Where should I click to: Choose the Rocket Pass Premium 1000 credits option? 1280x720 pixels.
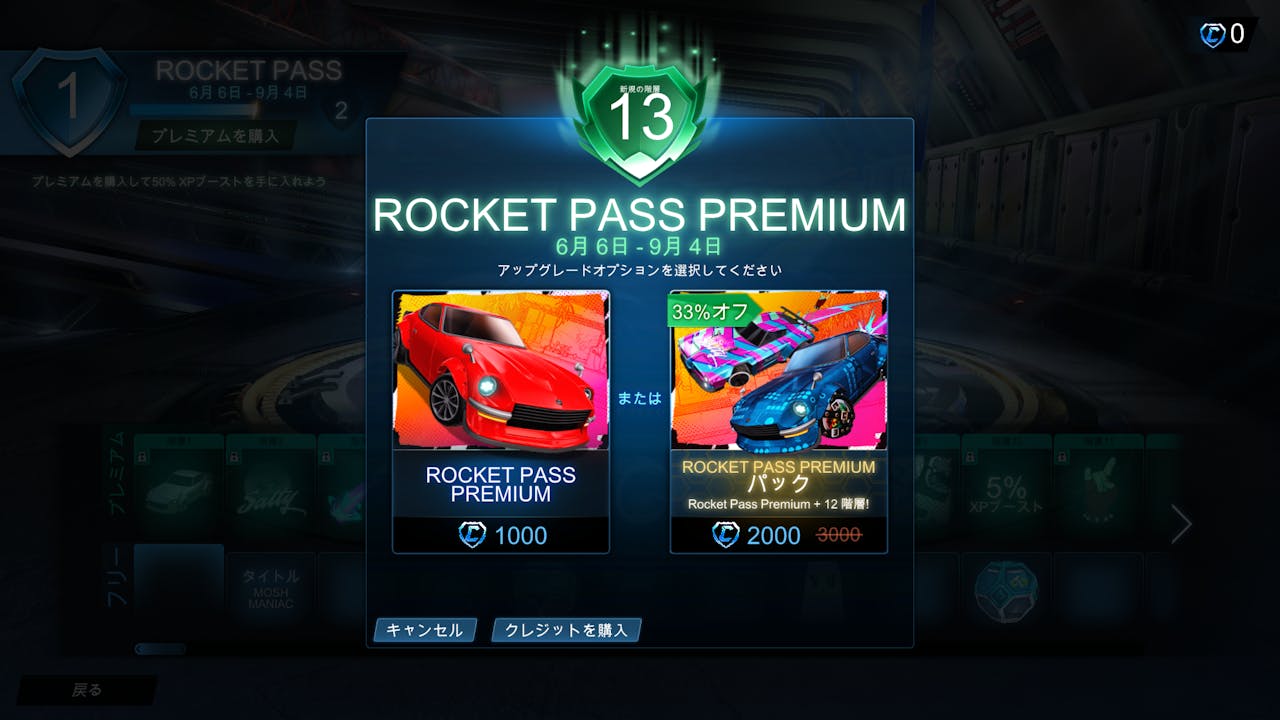click(x=500, y=421)
